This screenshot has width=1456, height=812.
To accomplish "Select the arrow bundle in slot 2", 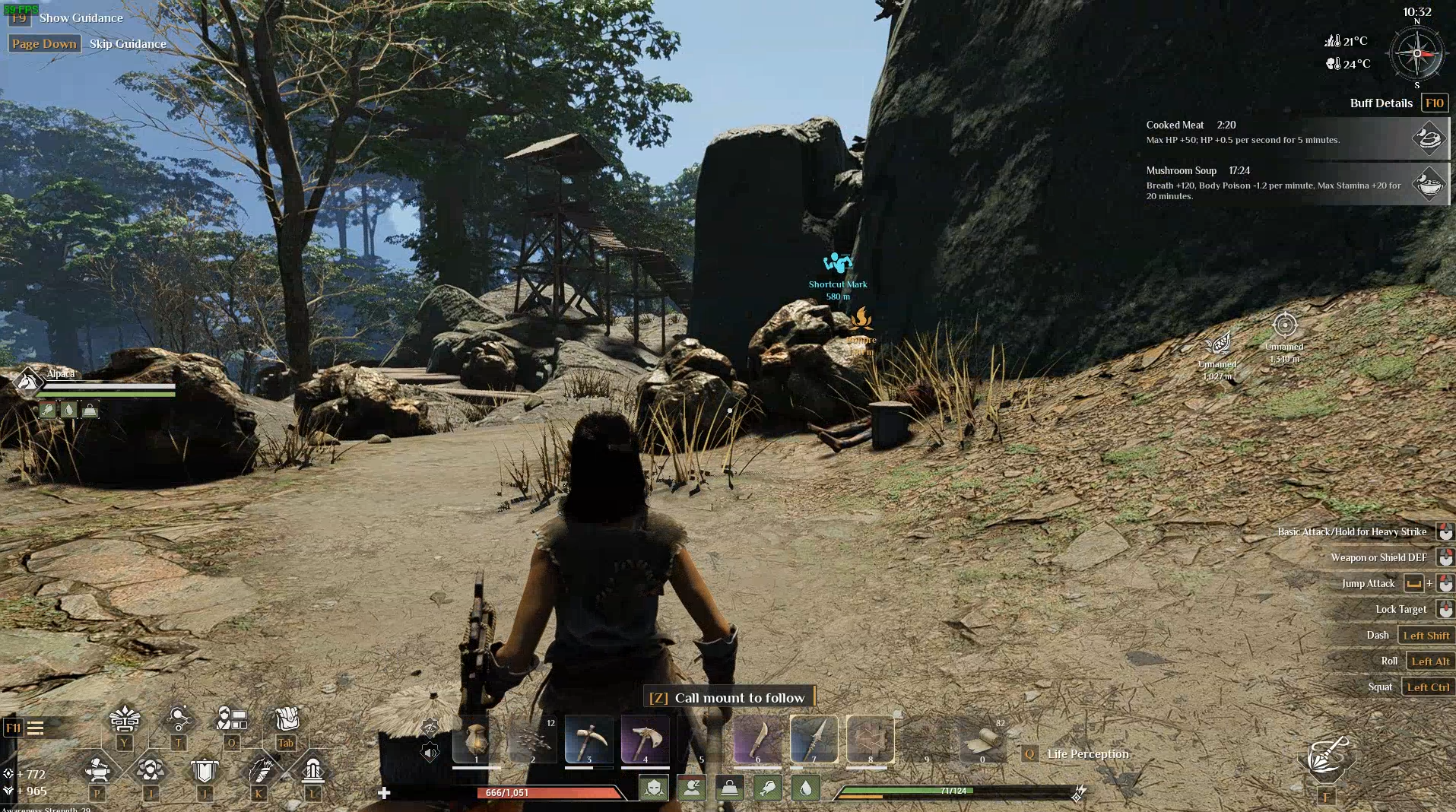I will click(532, 738).
